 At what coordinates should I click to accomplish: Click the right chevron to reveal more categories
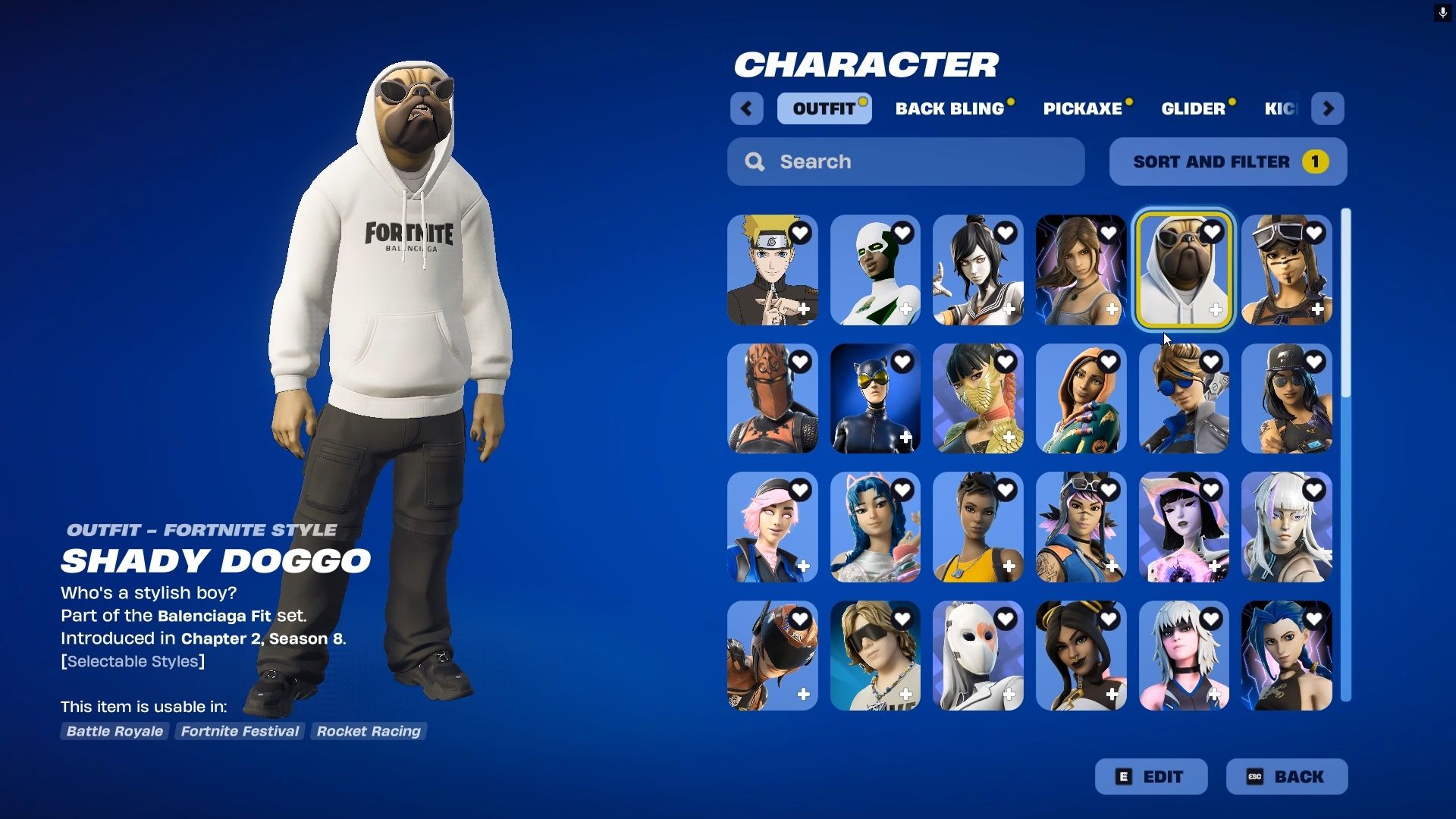click(x=1328, y=108)
